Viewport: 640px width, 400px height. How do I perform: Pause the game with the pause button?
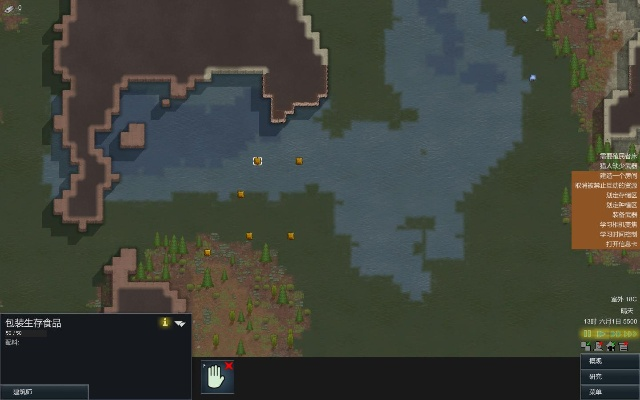[588, 333]
